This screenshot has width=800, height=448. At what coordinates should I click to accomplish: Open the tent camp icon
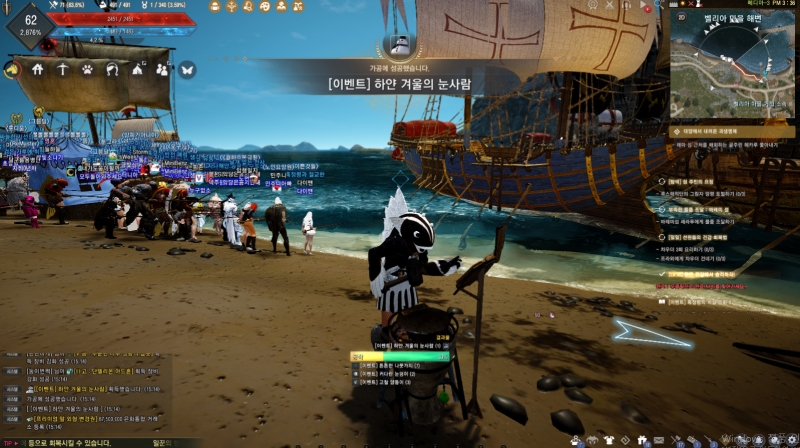coord(137,70)
